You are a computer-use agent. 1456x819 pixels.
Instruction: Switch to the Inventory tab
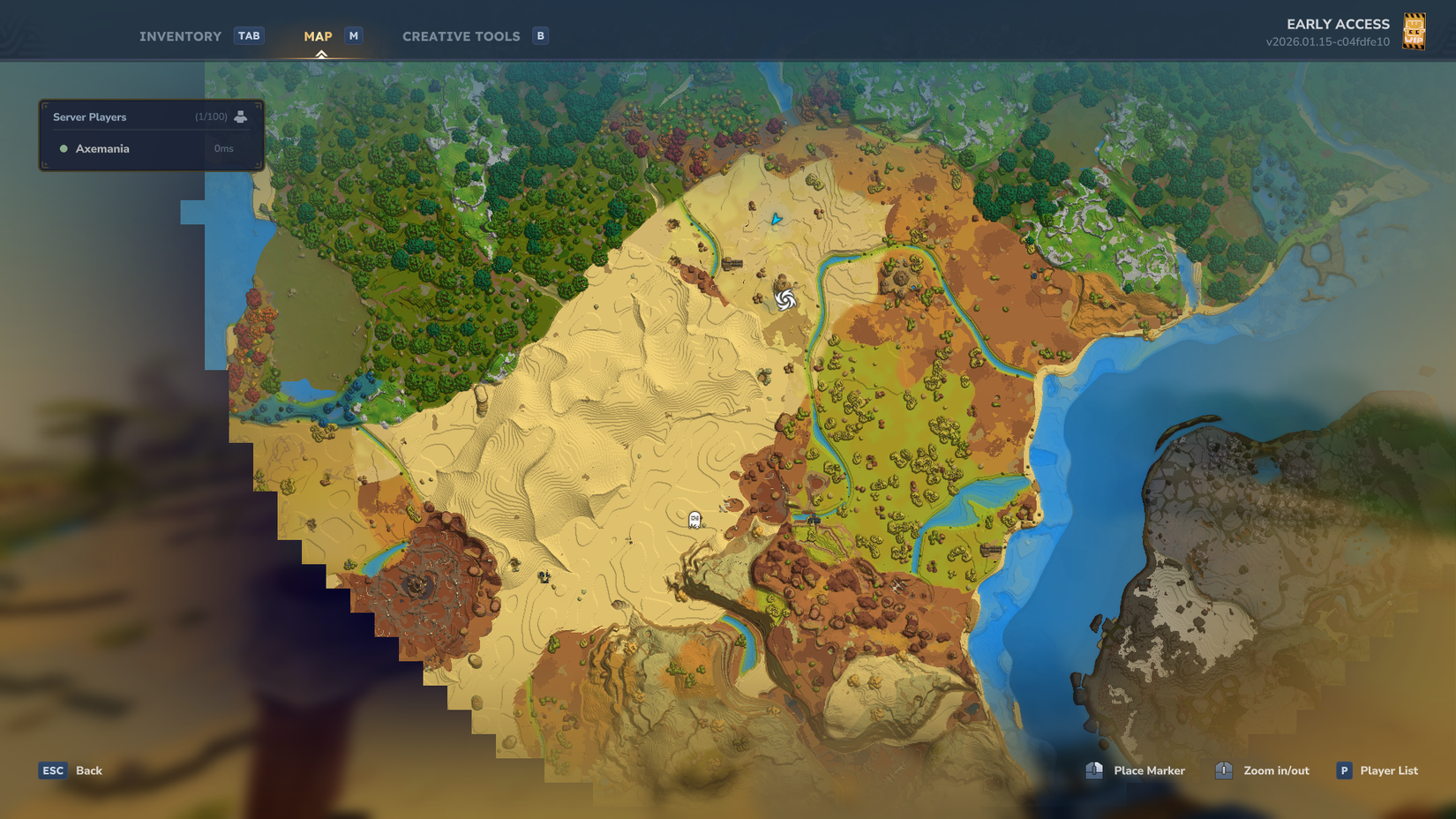(180, 36)
